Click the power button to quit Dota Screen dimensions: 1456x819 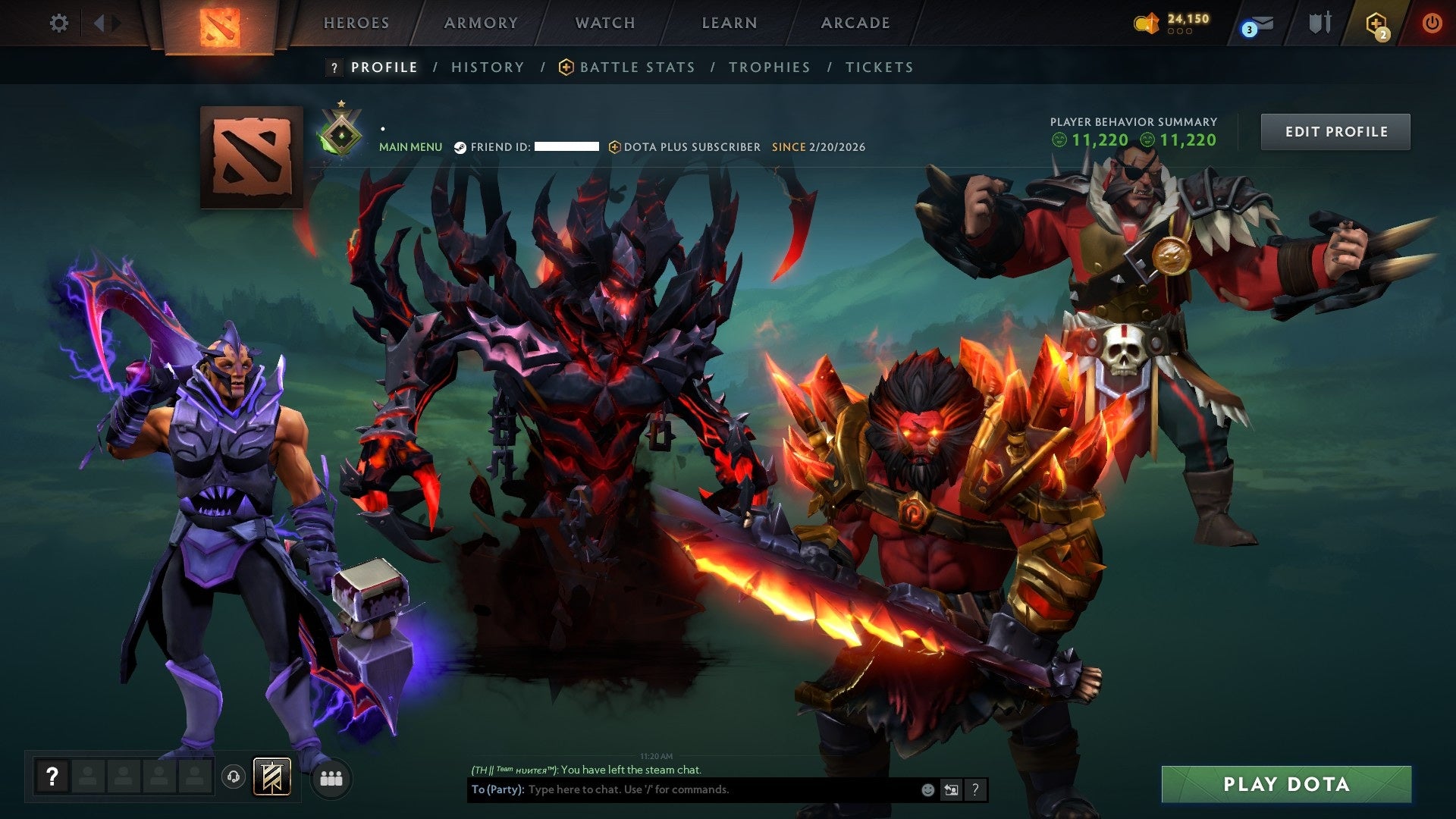(1432, 23)
